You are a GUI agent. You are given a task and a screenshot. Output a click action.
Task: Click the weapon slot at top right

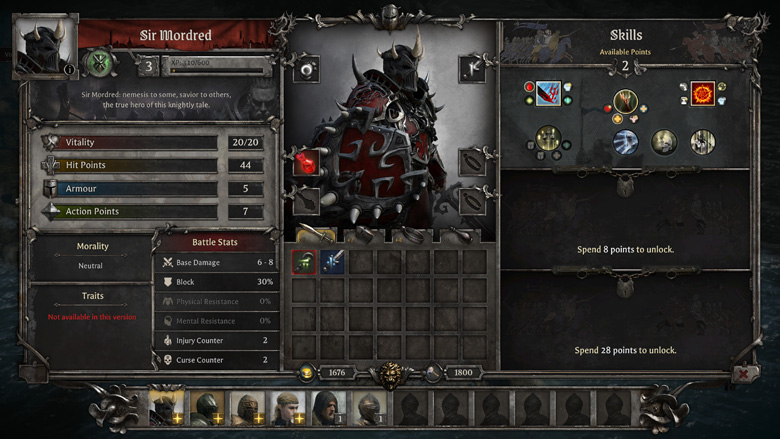(x=471, y=69)
